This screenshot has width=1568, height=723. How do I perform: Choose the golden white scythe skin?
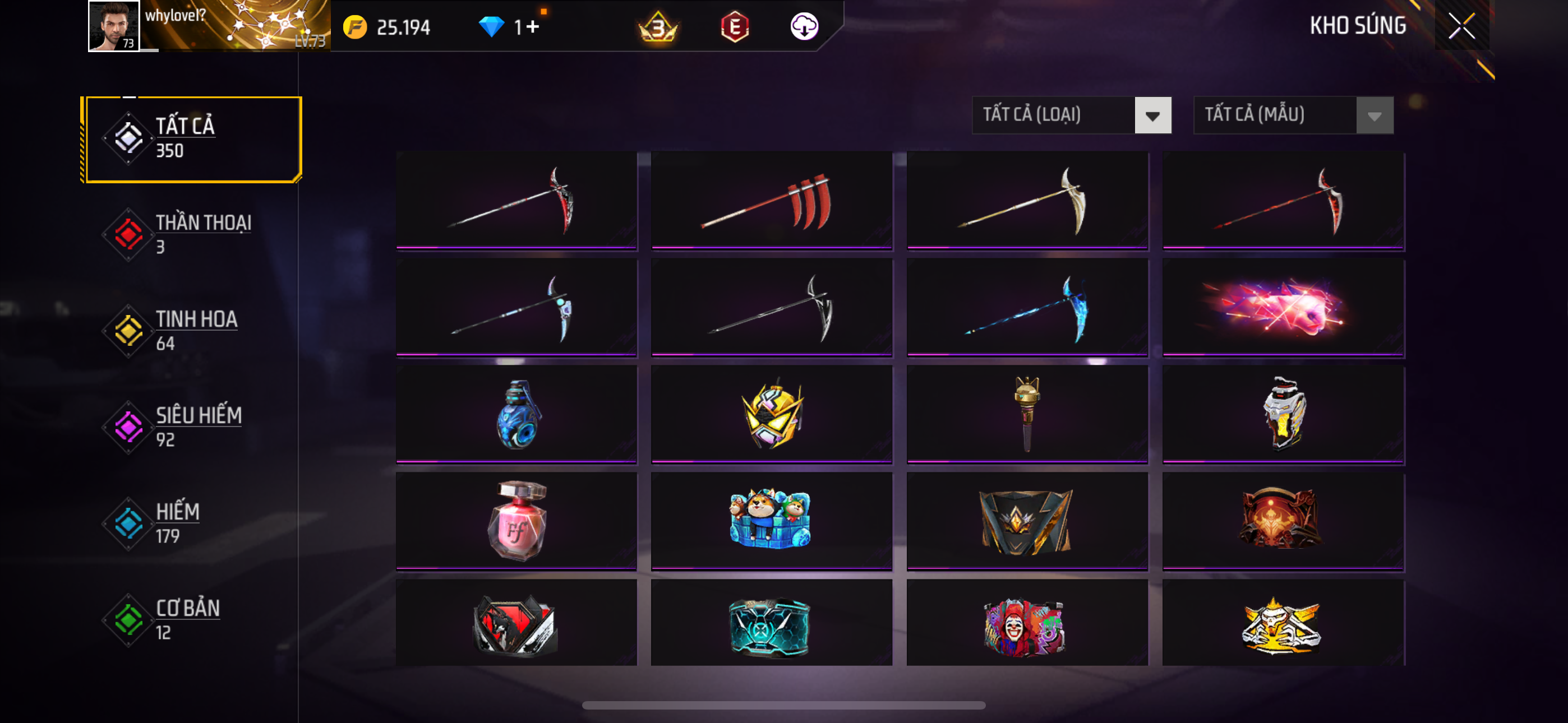coord(1027,201)
